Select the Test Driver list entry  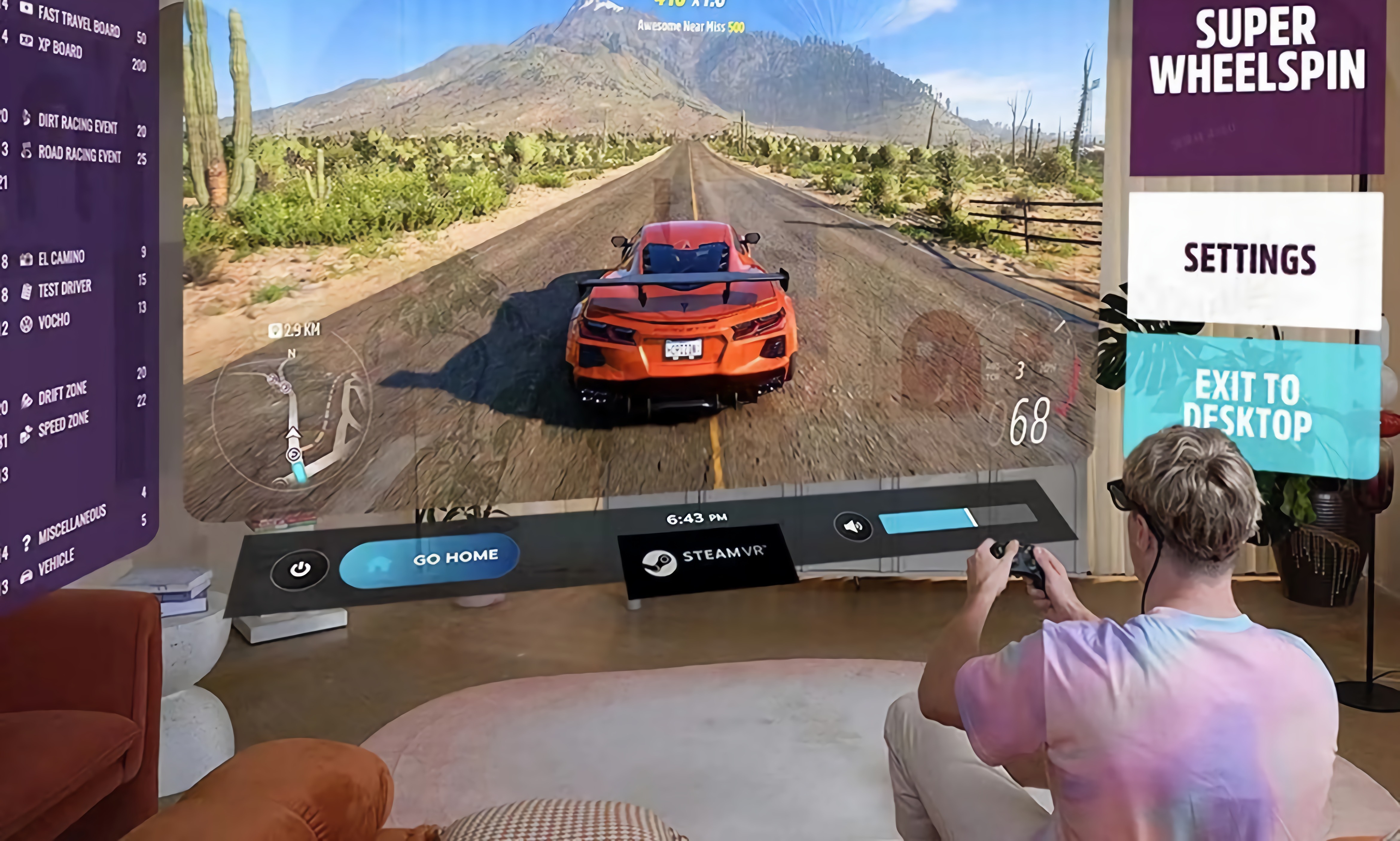coord(64,289)
